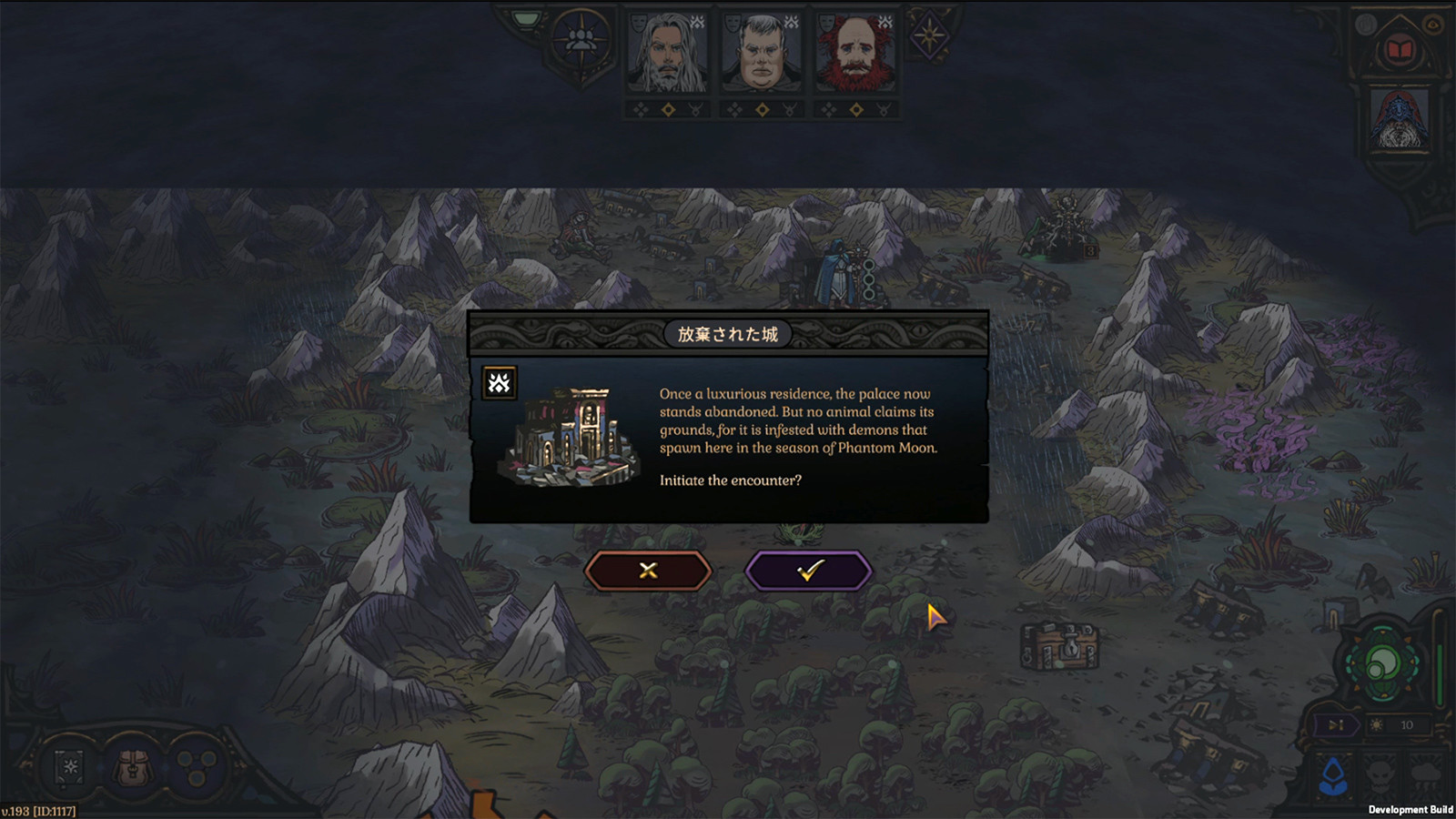The height and width of the screenshot is (819, 1456).
Task: Select the blue hooded figure status icon
Action: (x=1331, y=775)
